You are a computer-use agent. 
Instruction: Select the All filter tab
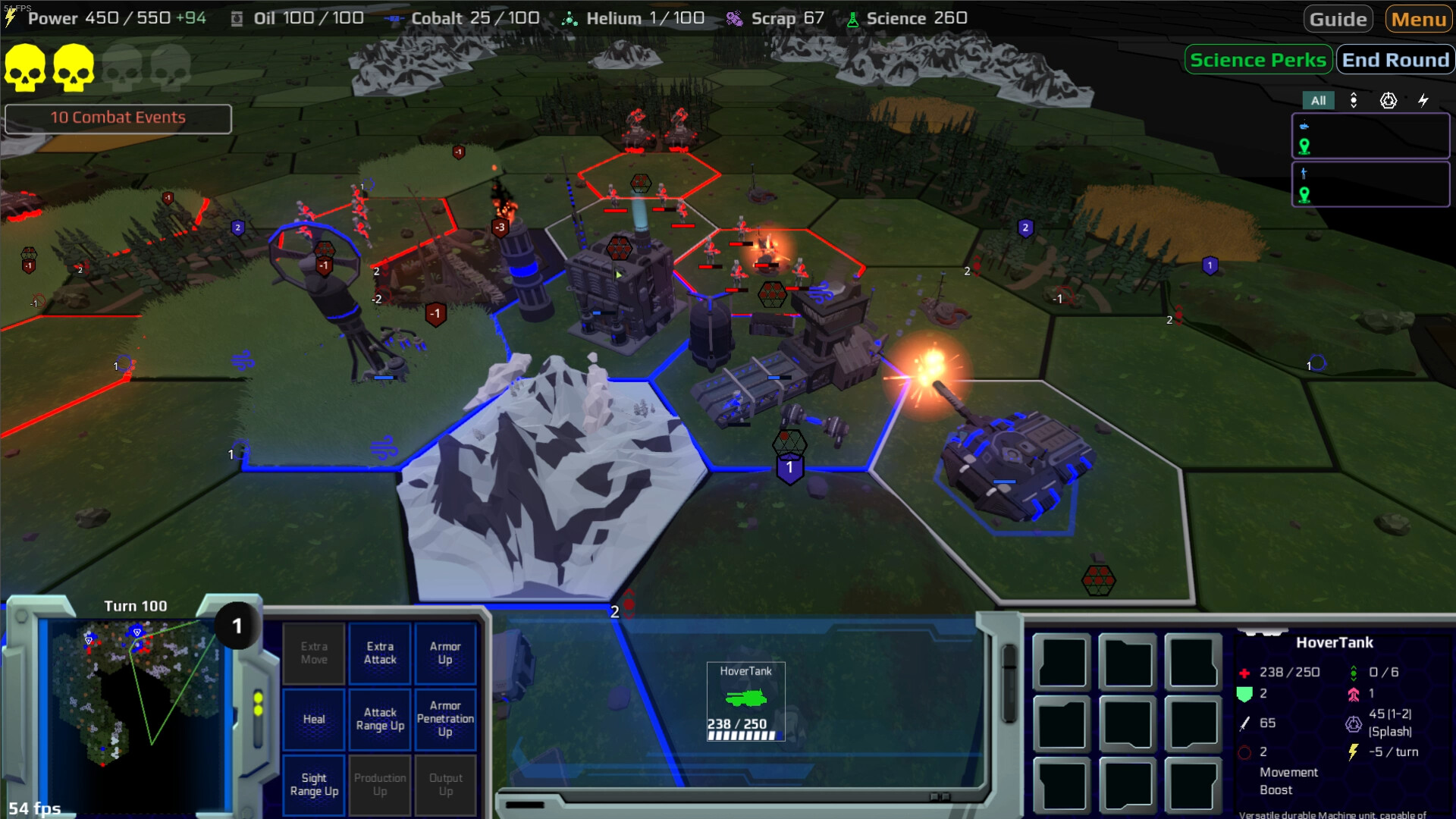tap(1318, 100)
